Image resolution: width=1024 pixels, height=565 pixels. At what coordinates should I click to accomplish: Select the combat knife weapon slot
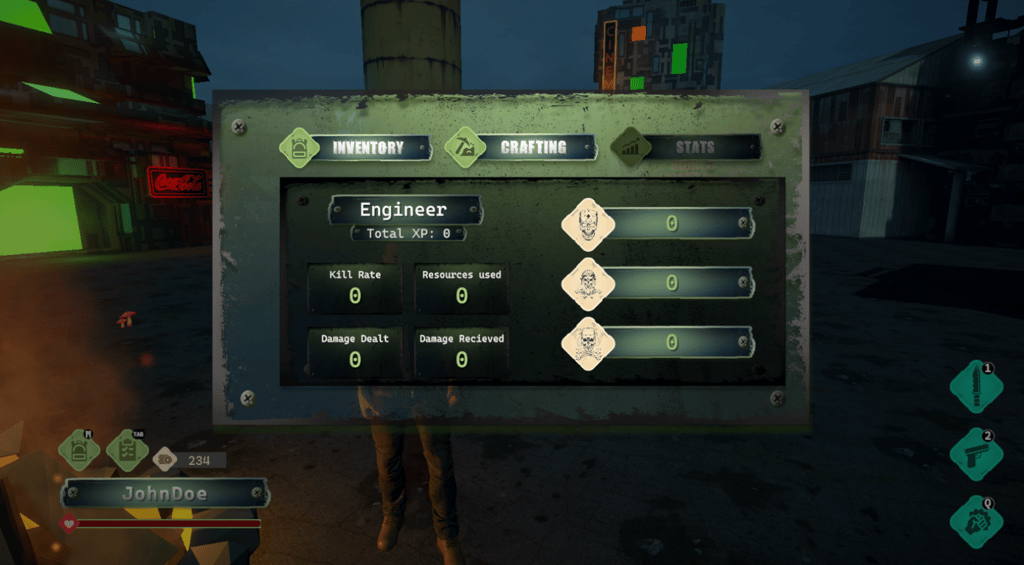(x=976, y=388)
